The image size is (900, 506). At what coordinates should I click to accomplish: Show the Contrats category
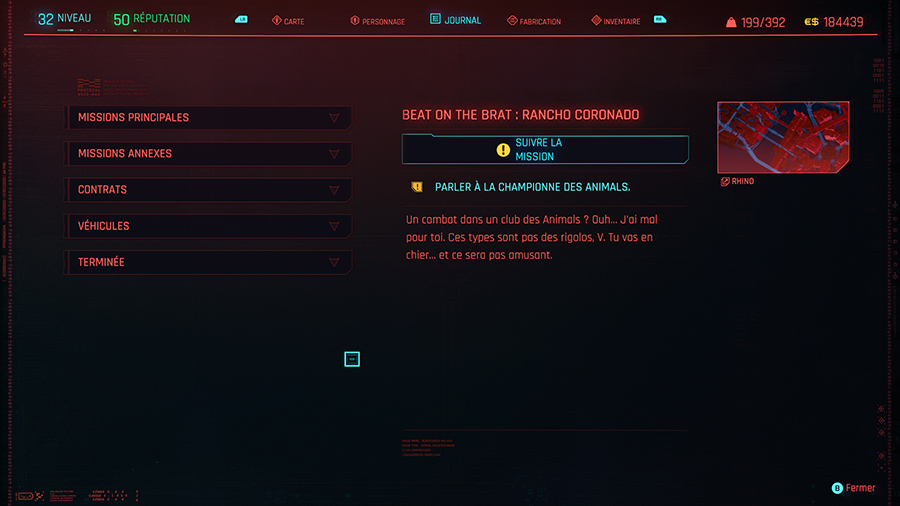pos(208,190)
